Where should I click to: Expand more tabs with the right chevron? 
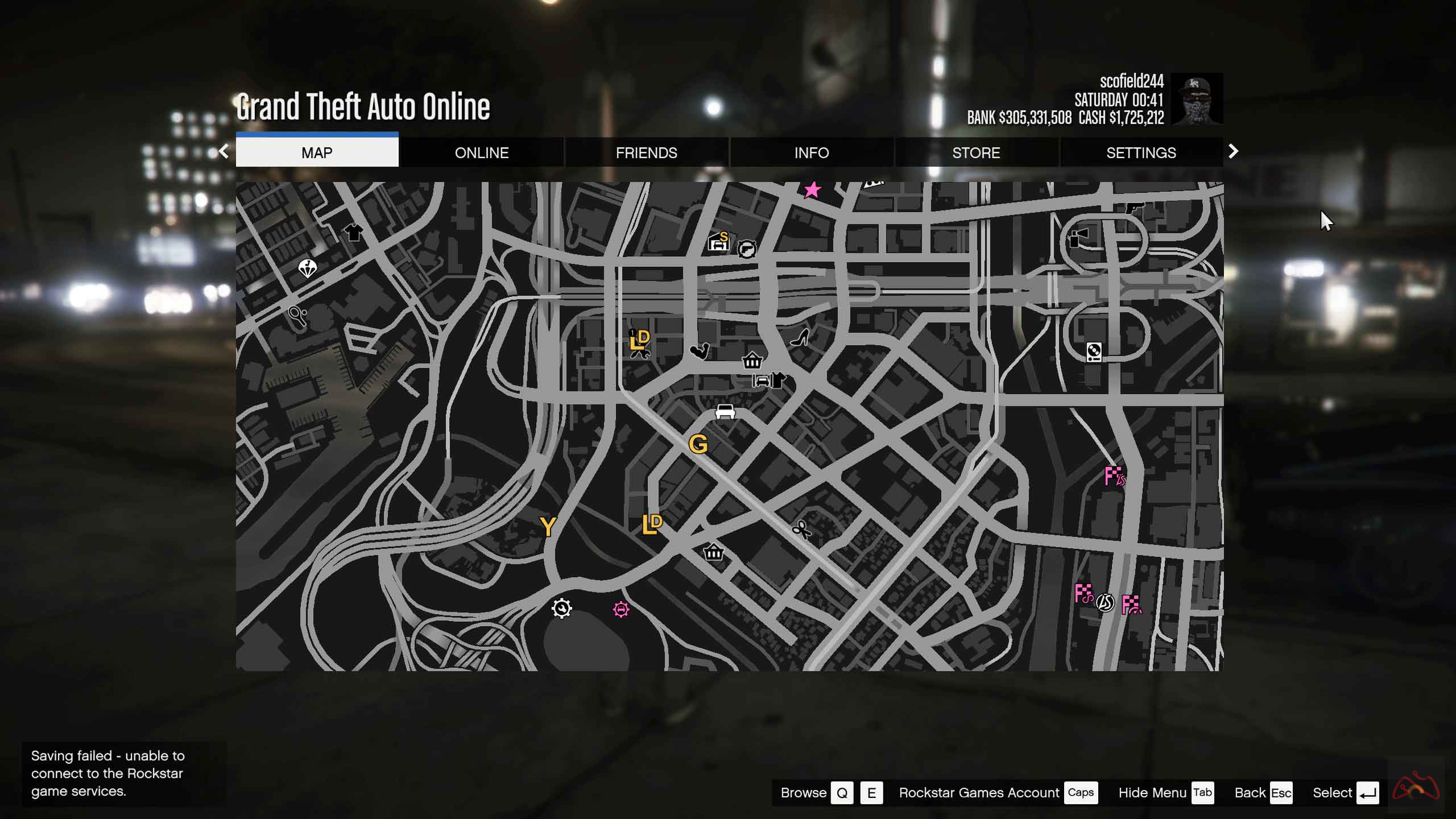tap(1233, 151)
